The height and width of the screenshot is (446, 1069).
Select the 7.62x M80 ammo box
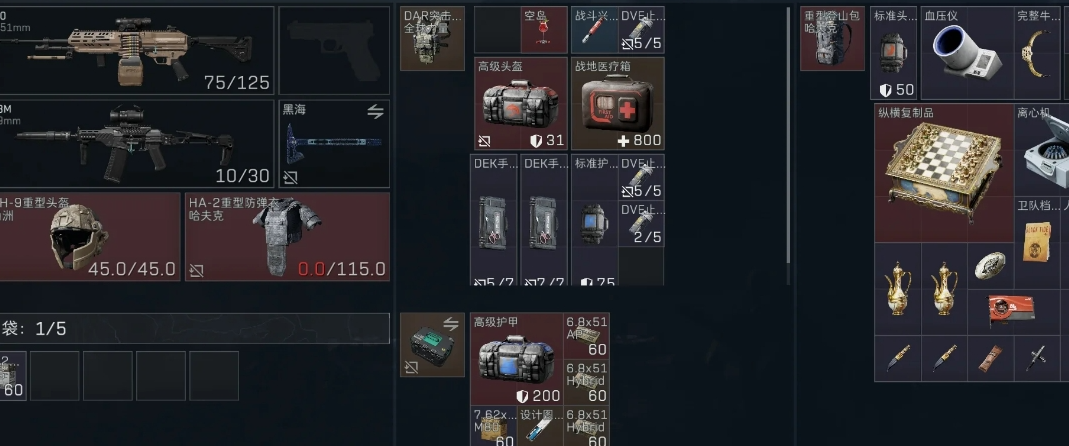(493, 426)
